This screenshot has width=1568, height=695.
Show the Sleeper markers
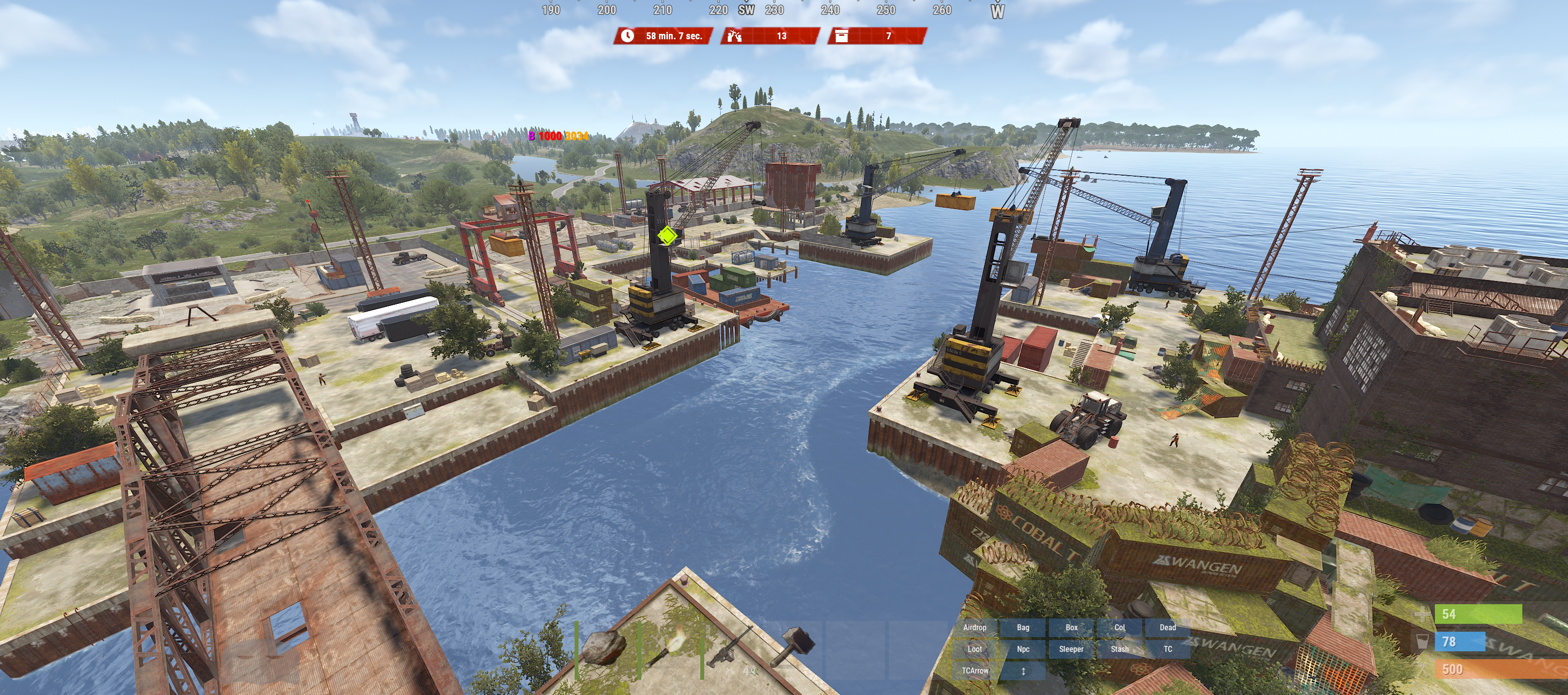click(x=1072, y=649)
